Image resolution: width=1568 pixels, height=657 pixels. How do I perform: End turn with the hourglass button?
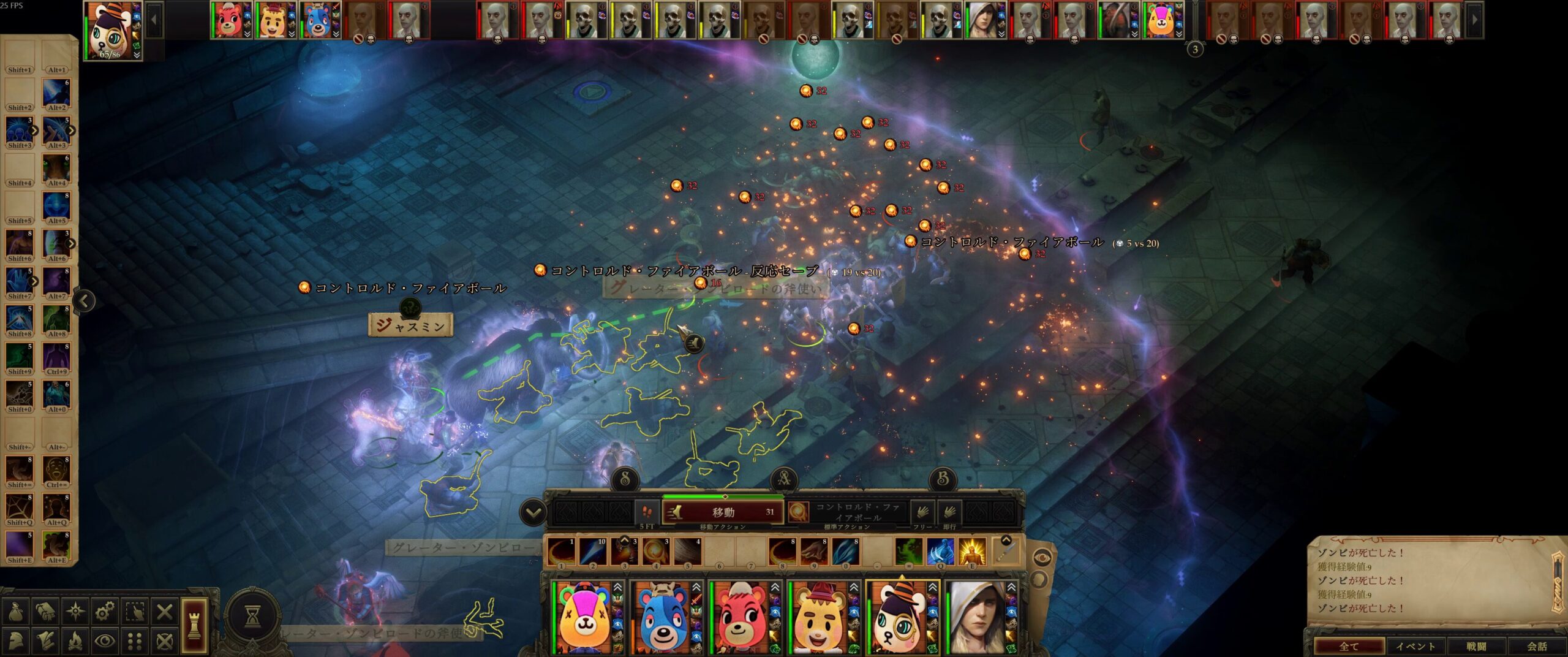tap(252, 615)
